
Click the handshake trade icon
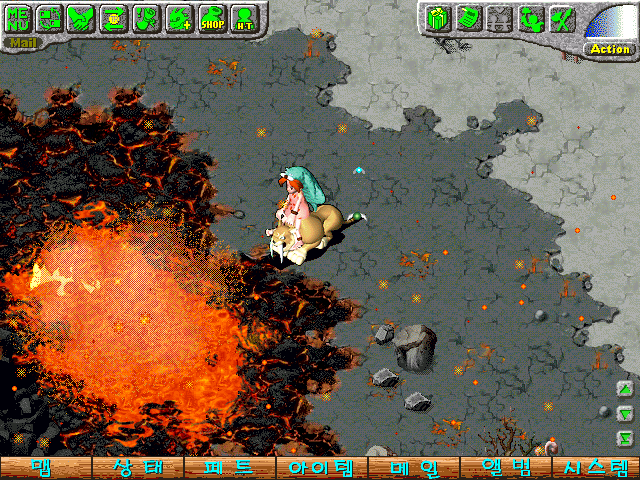(82, 17)
